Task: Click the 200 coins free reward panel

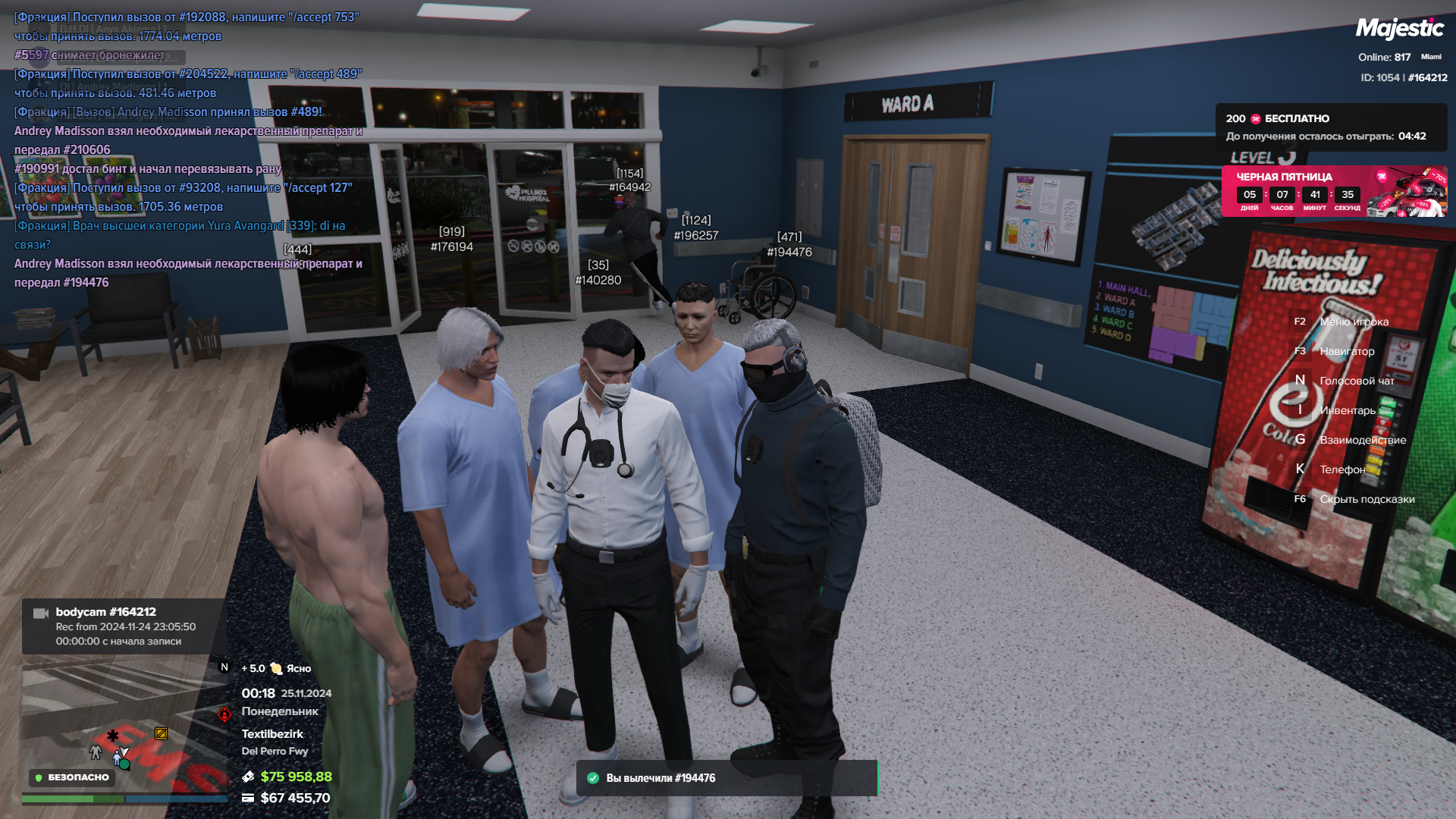Action: (x=1330, y=127)
